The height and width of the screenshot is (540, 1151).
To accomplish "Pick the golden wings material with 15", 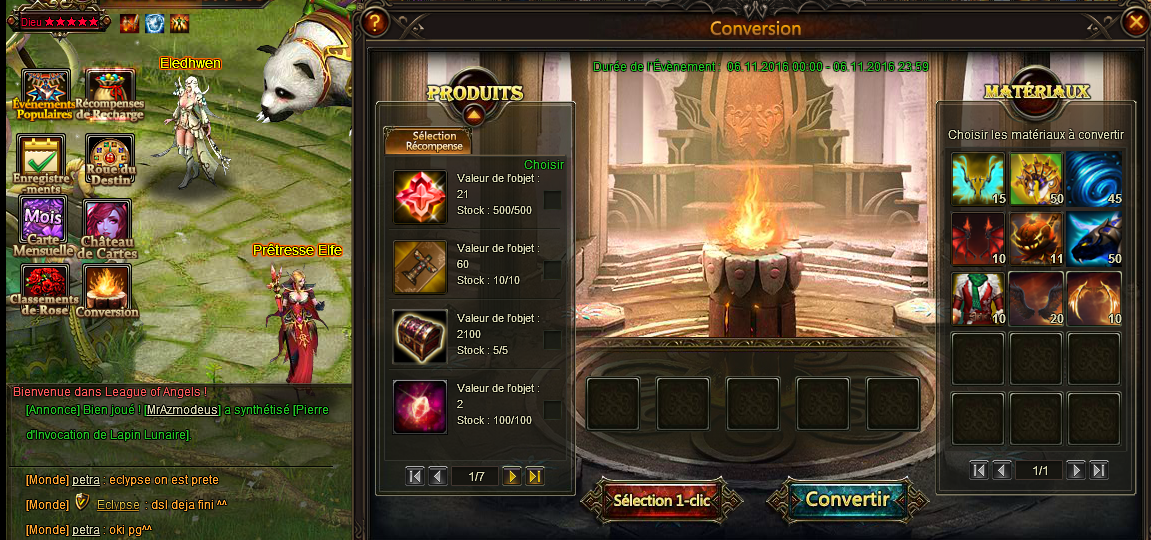I will click(978, 179).
